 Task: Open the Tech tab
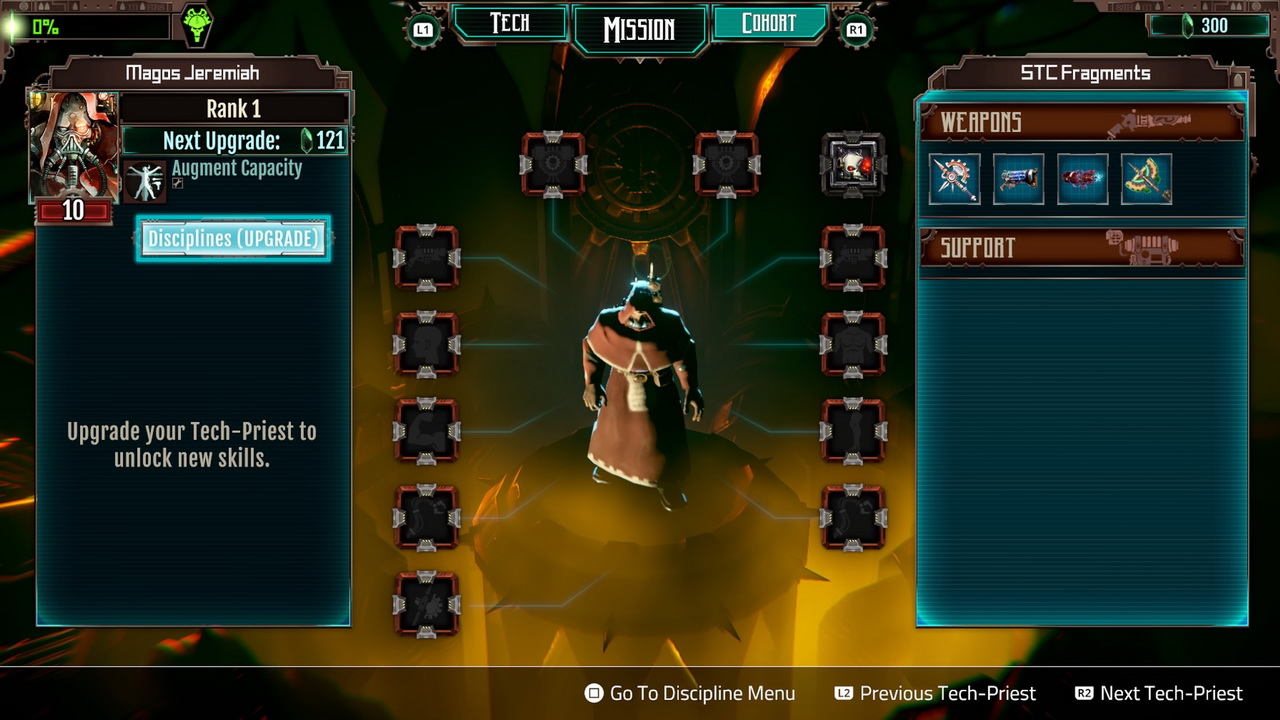coord(509,24)
